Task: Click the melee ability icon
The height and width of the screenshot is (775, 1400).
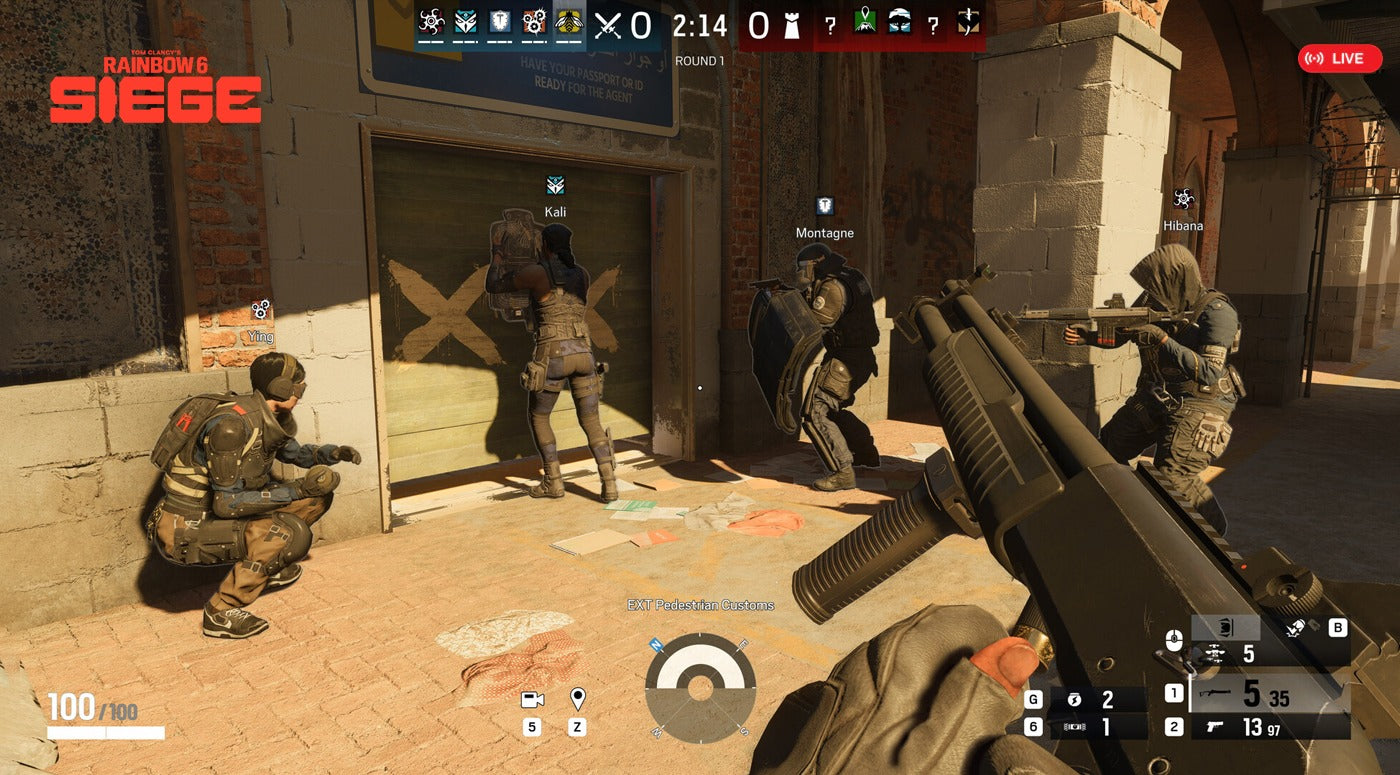Action: click(1297, 628)
